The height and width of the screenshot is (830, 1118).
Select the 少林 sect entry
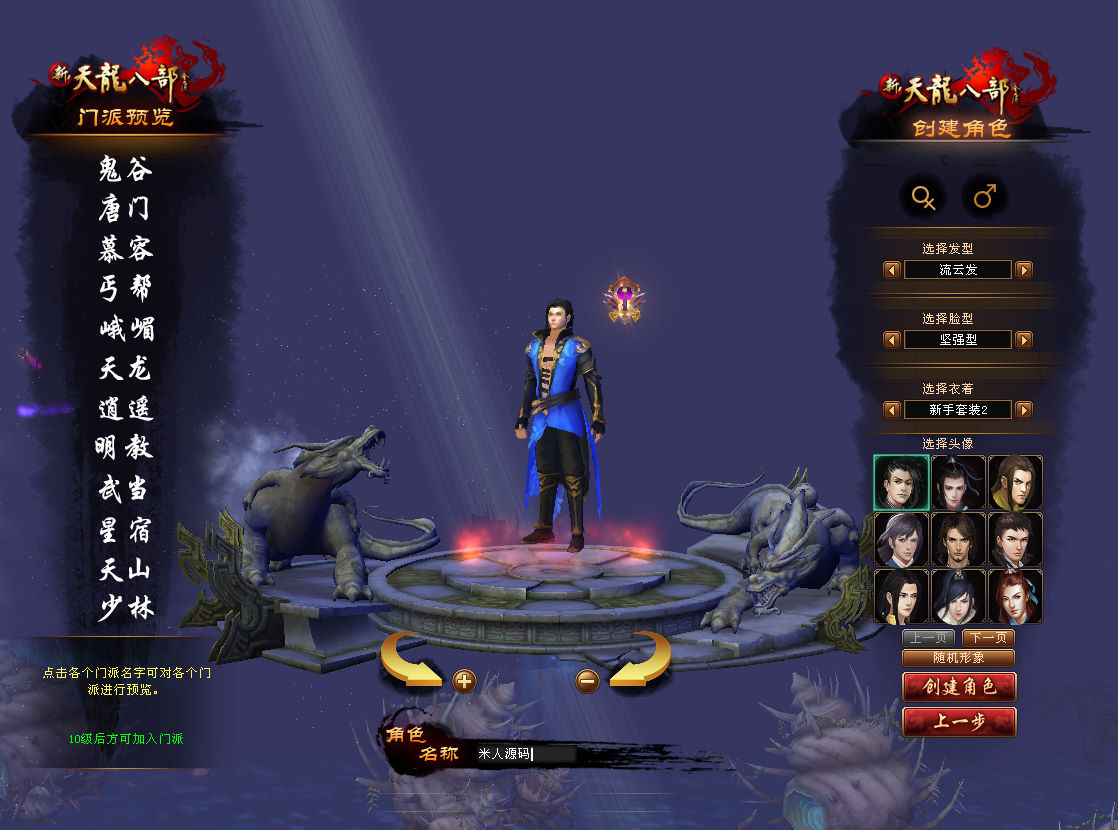click(126, 607)
